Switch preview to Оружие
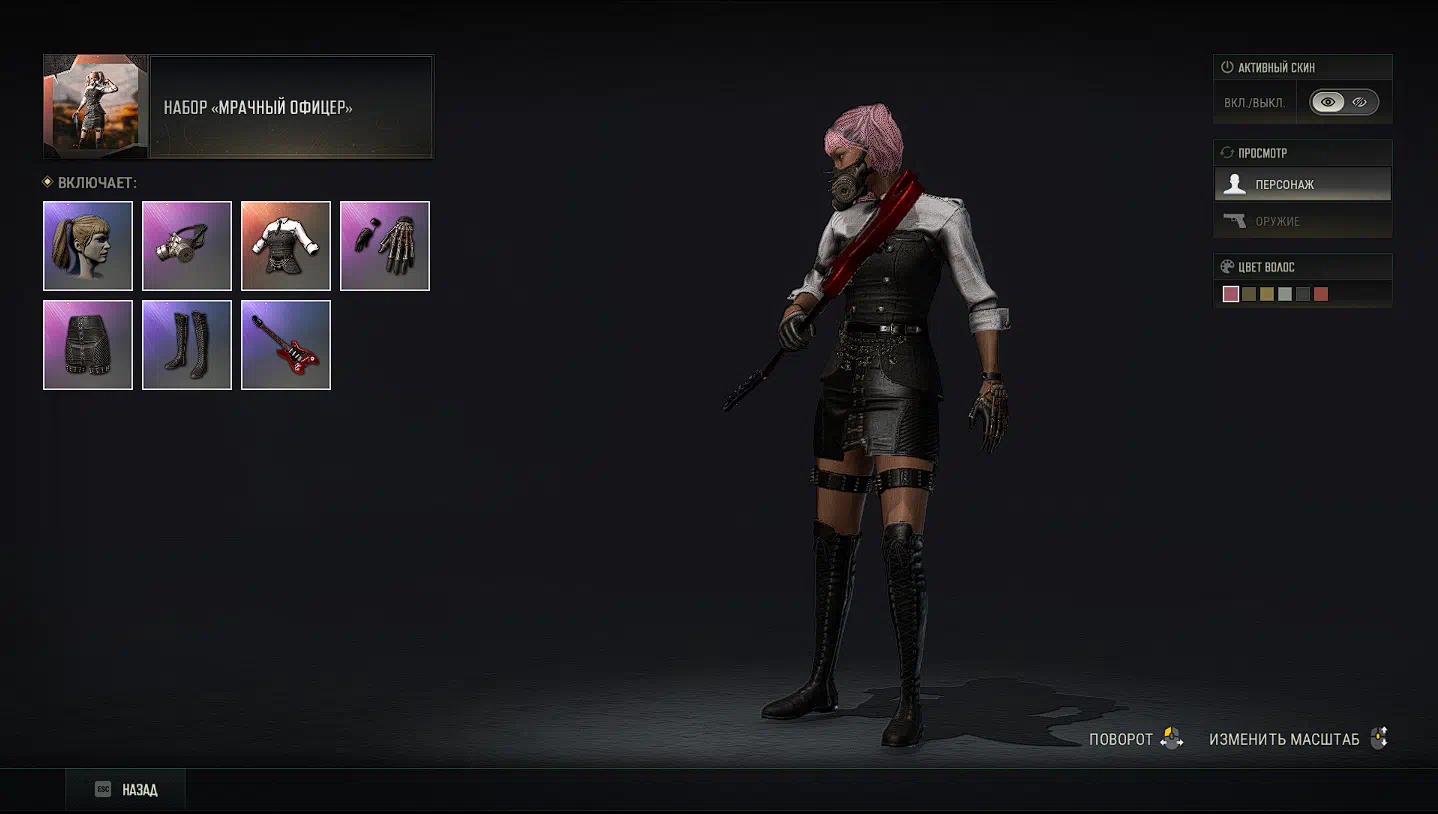 pyautogui.click(x=1302, y=221)
